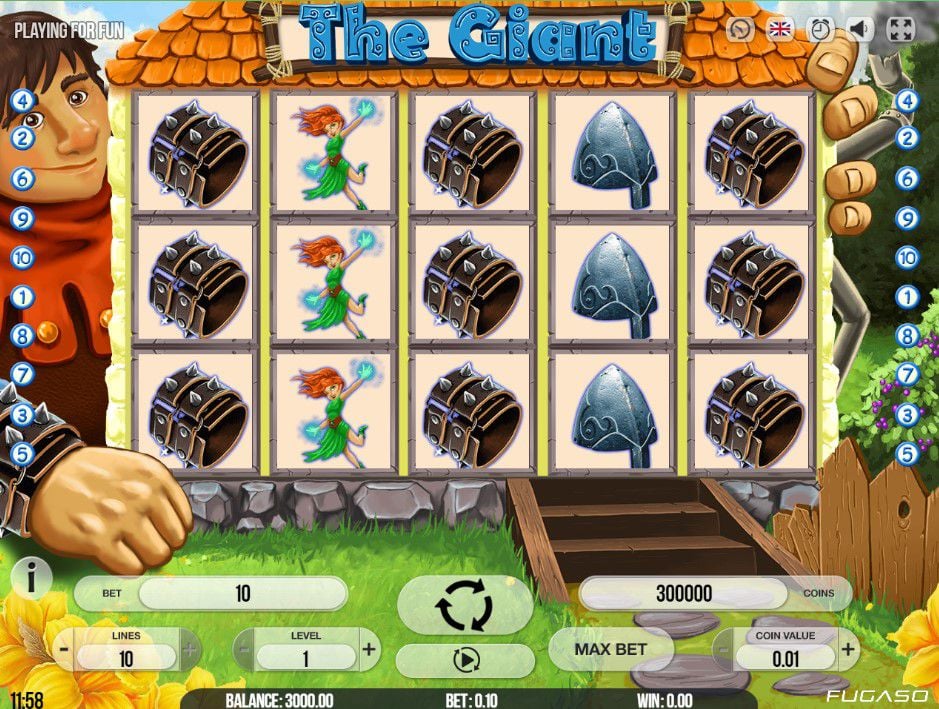Select payline 4 marker on the left side
Viewport: 939px width, 709px height.
click(x=22, y=100)
